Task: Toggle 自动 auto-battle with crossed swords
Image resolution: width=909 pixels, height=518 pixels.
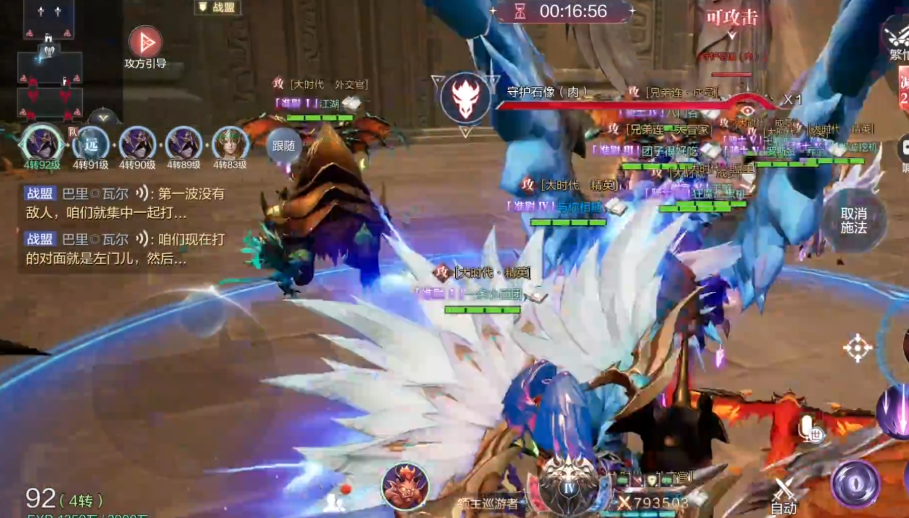Action: point(784,493)
